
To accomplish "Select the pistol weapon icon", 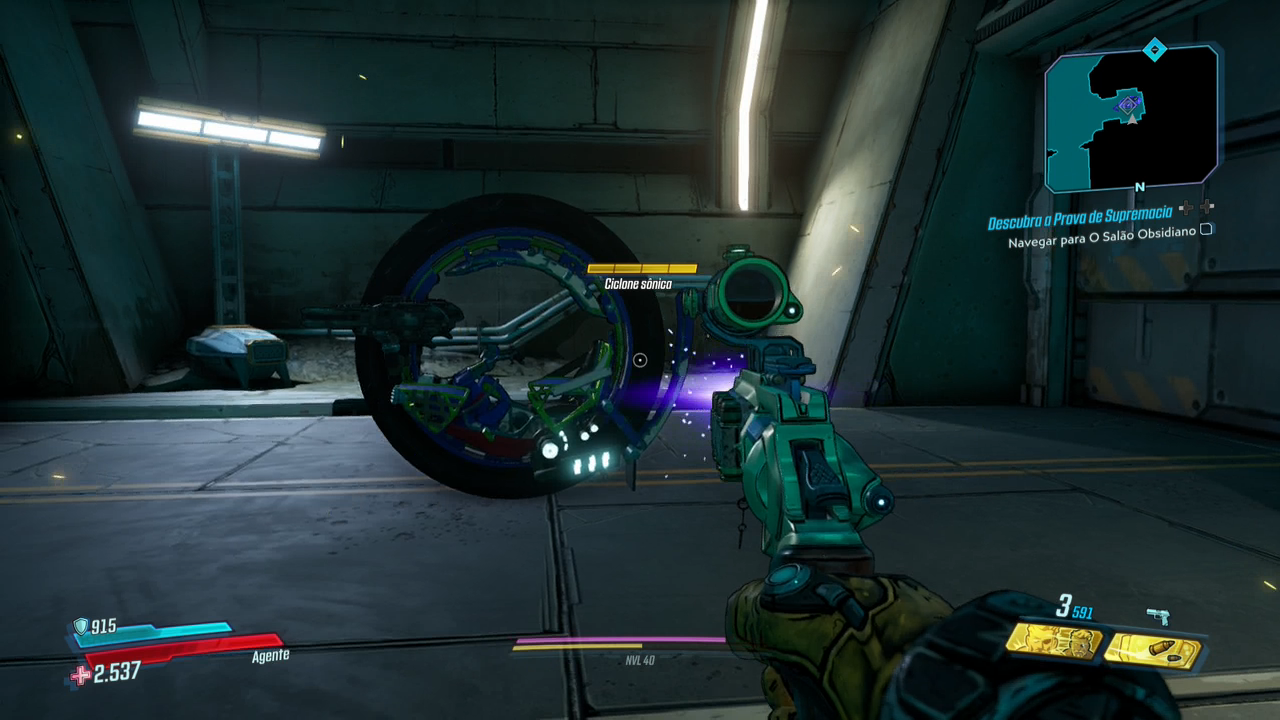I will click(1158, 616).
